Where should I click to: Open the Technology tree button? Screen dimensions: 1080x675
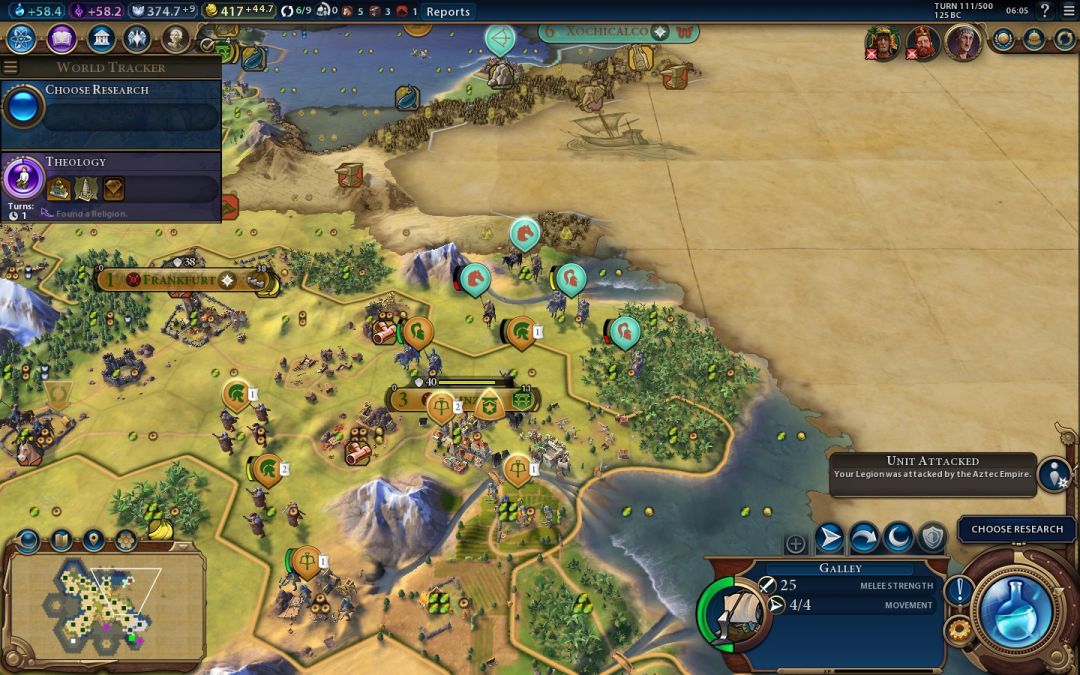pos(22,39)
